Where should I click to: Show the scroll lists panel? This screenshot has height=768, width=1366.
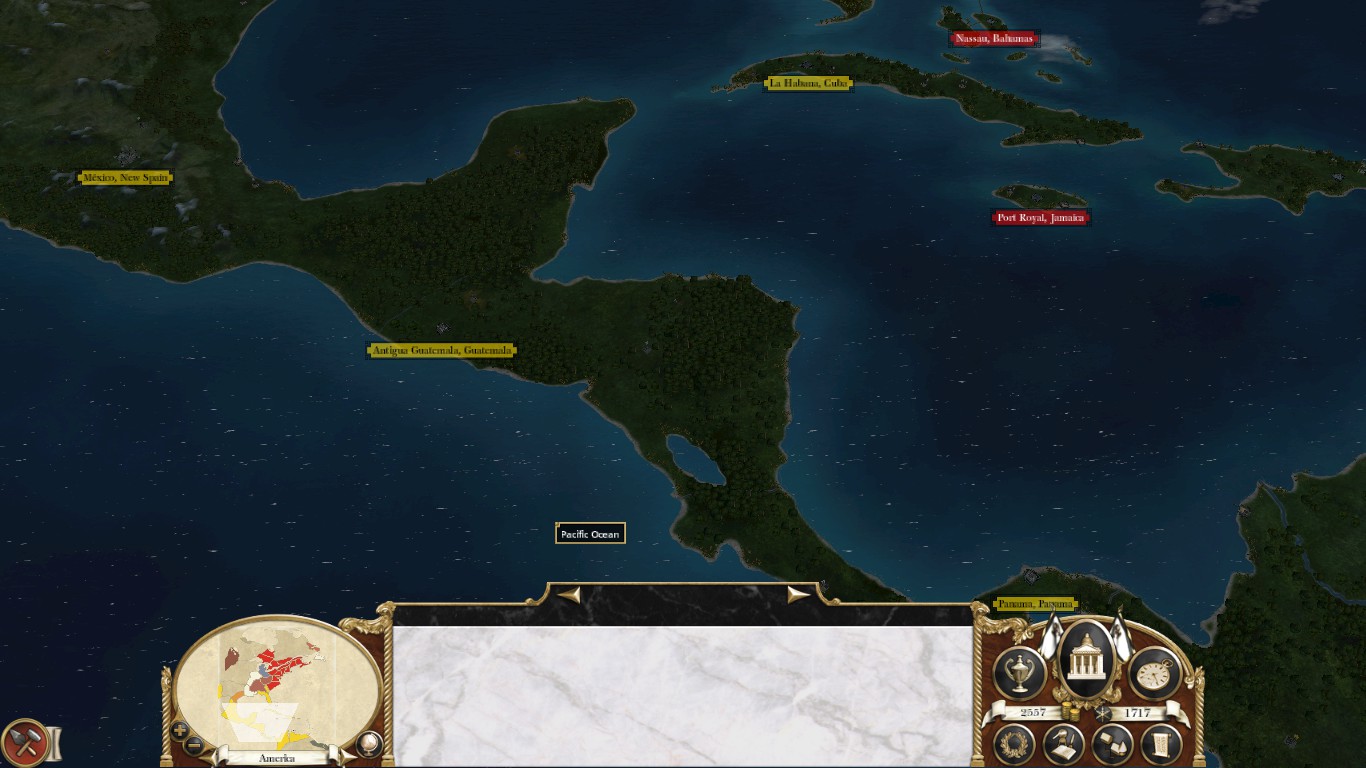1160,744
